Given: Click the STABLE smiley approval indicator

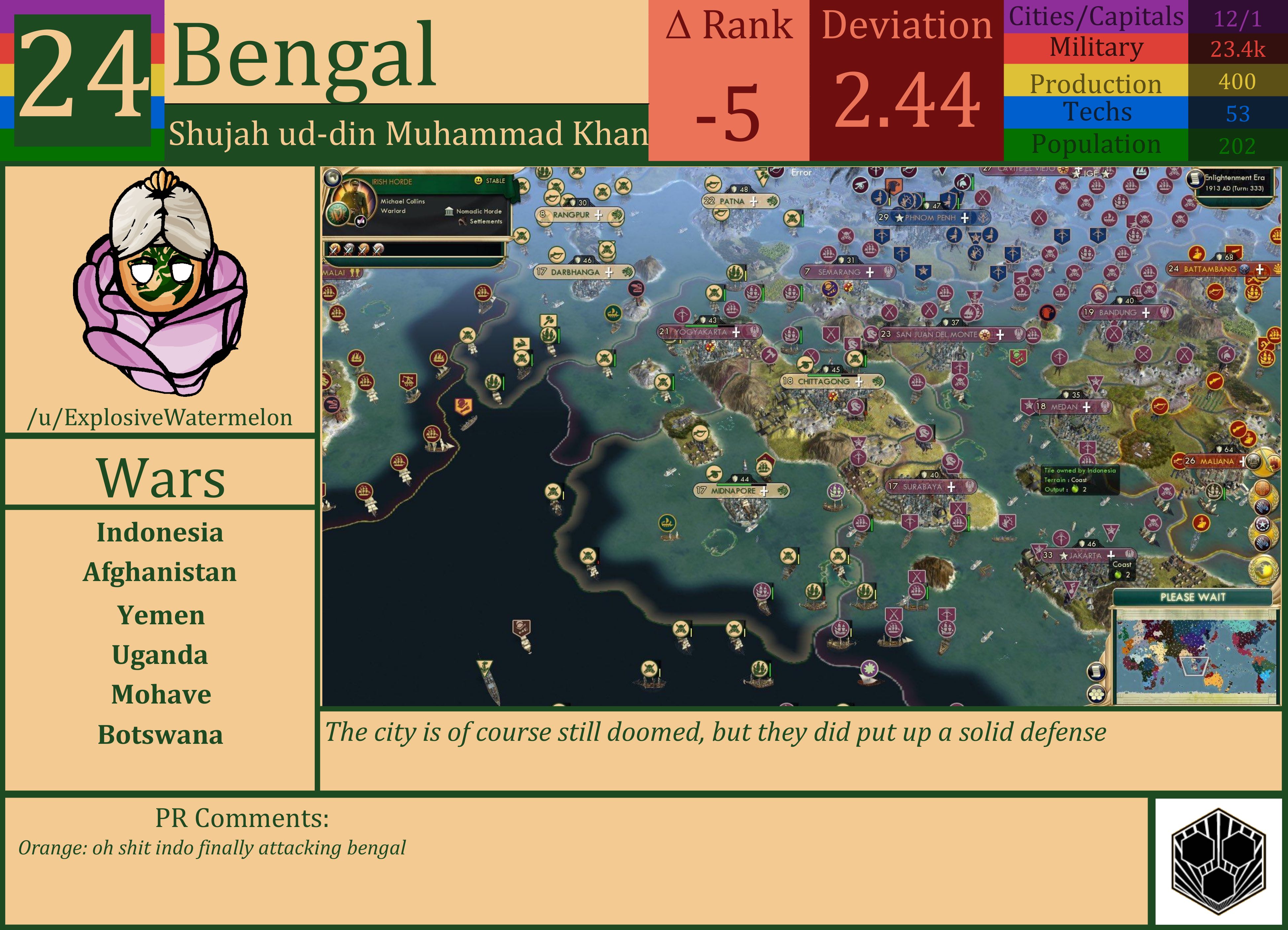Looking at the screenshot, I should click(479, 181).
